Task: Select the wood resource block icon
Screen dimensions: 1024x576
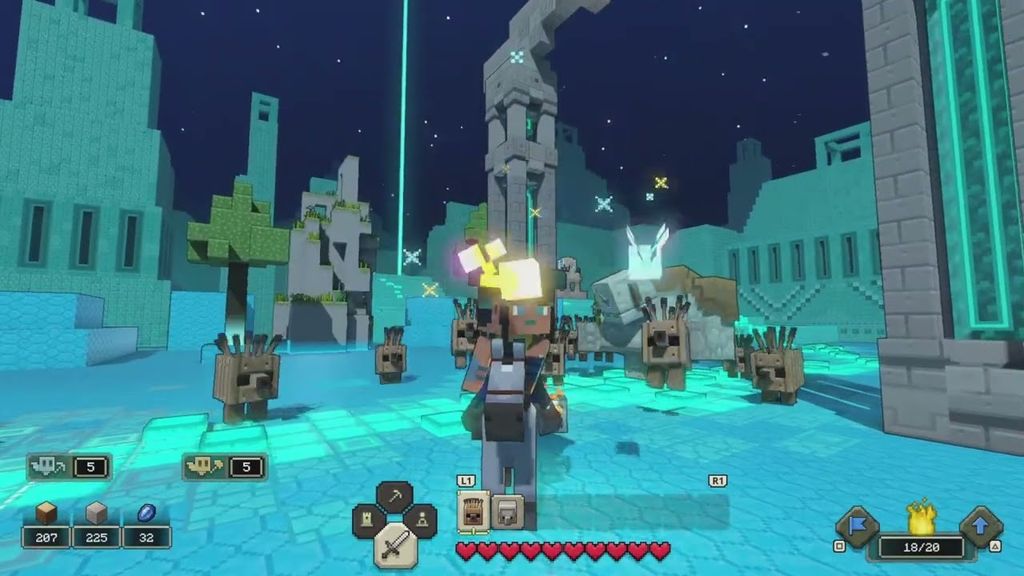Action: tap(45, 514)
